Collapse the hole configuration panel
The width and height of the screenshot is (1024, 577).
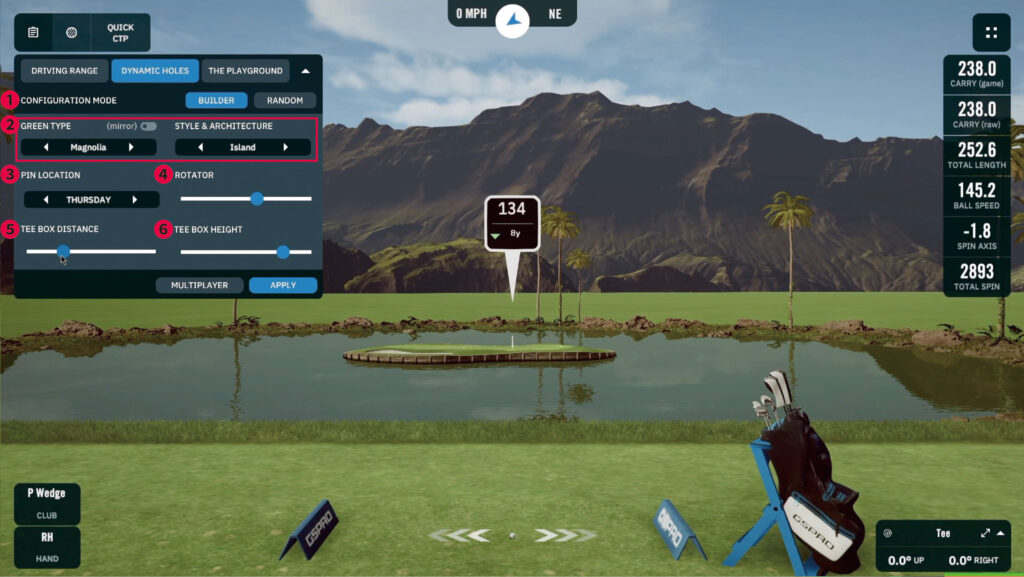(306, 71)
